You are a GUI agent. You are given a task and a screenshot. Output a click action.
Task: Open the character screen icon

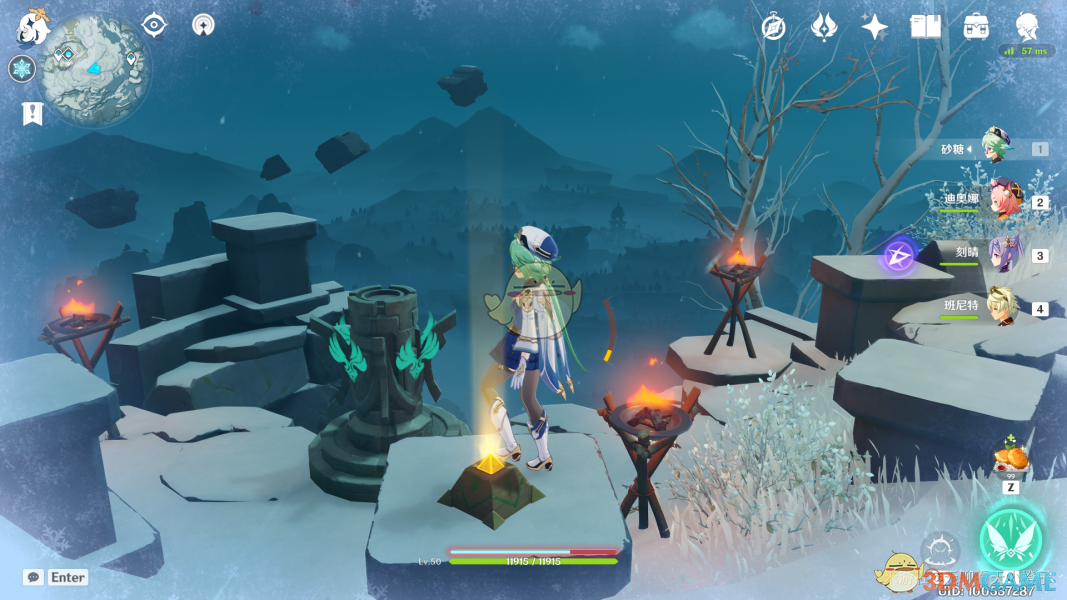[x=1027, y=26]
